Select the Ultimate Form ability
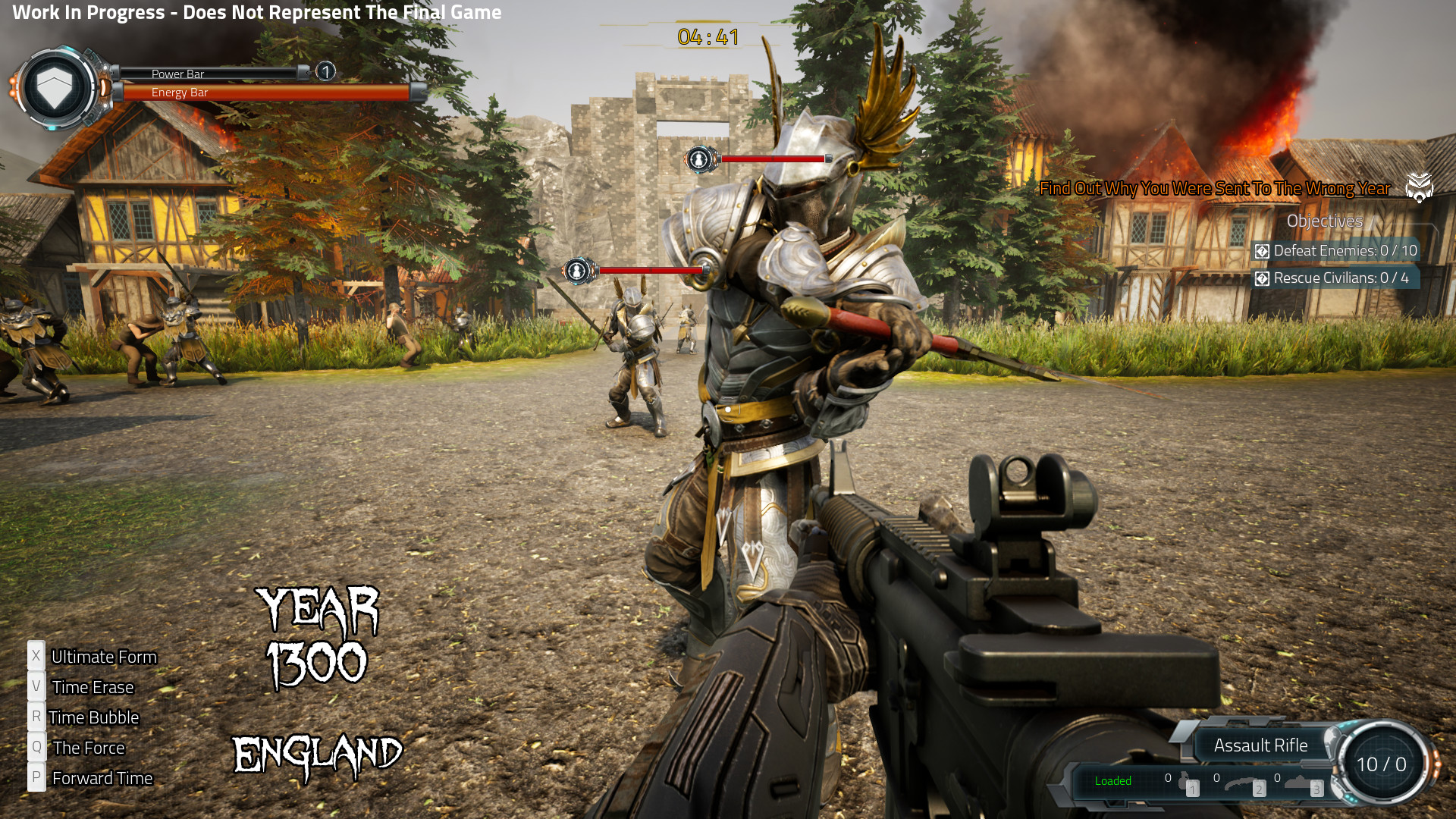The image size is (1456, 819). [x=103, y=657]
